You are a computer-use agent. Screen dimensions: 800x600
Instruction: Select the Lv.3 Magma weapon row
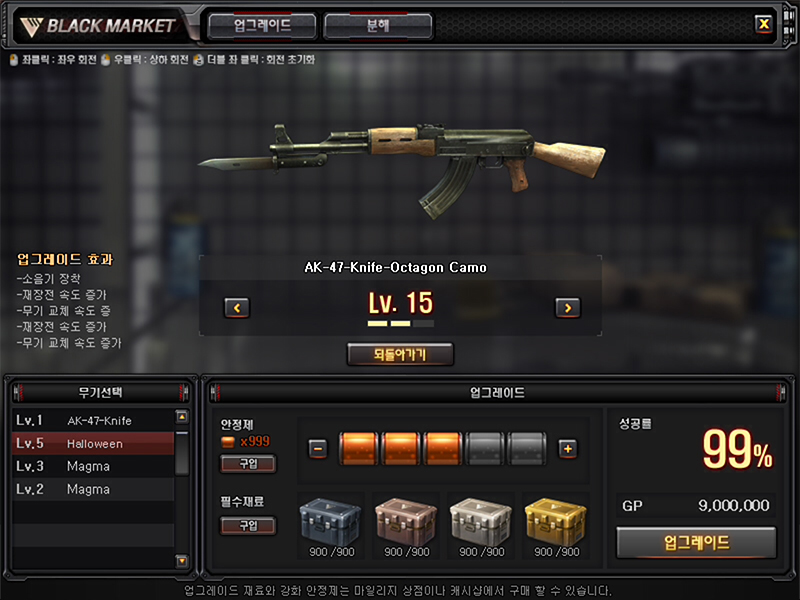93,466
